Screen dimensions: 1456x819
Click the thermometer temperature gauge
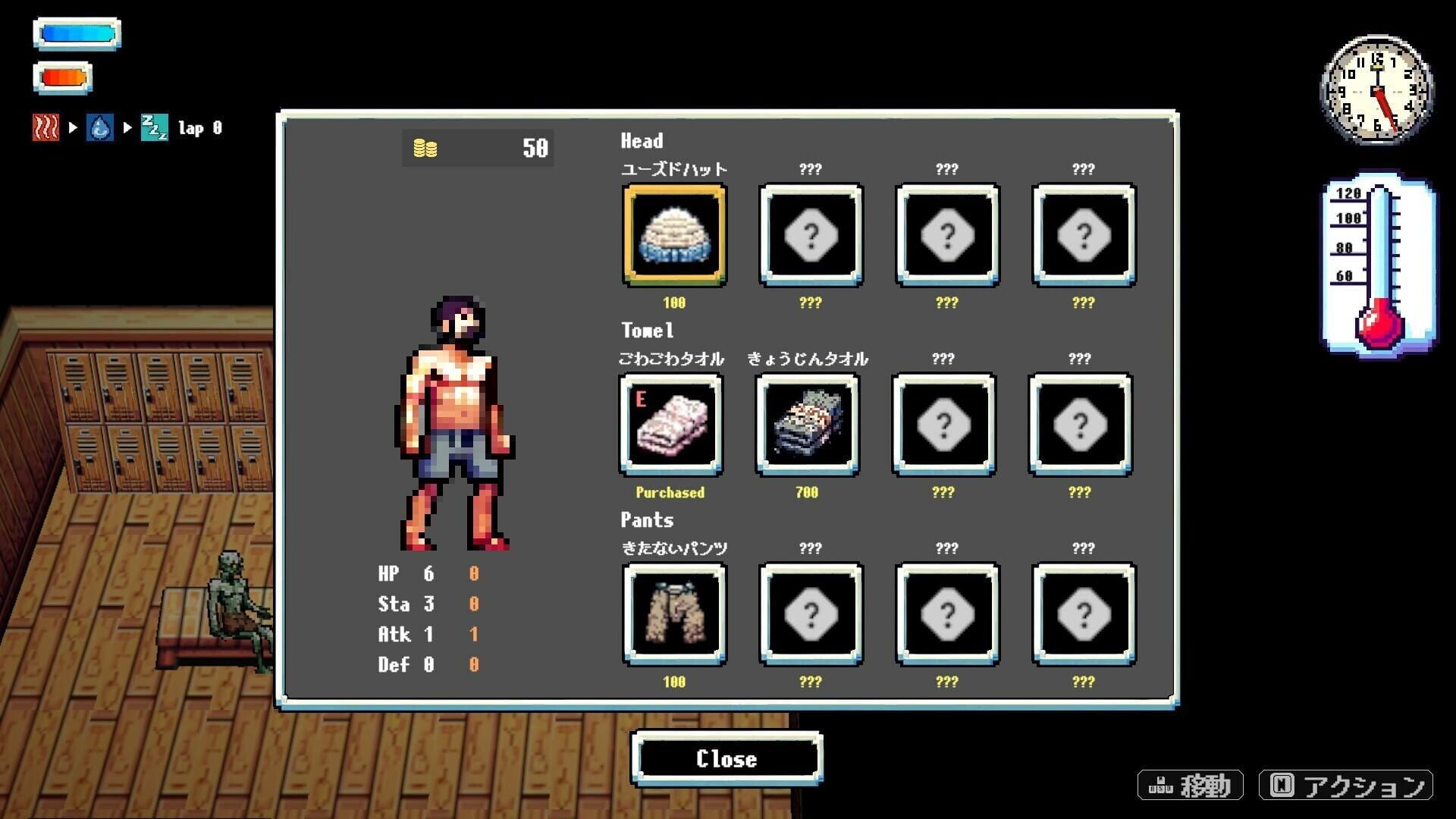[1376, 265]
